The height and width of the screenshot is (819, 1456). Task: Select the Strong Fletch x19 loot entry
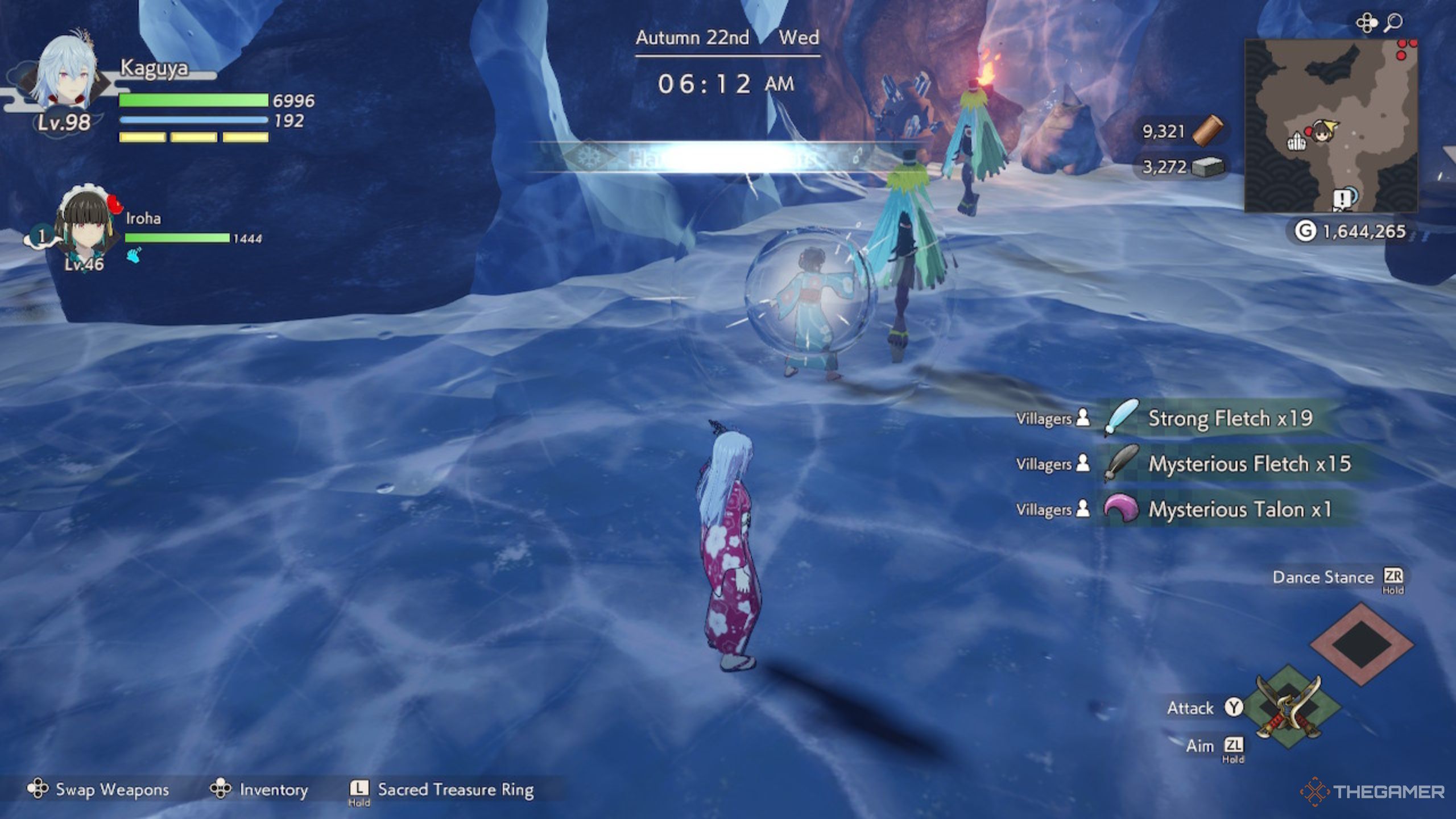tap(1228, 419)
